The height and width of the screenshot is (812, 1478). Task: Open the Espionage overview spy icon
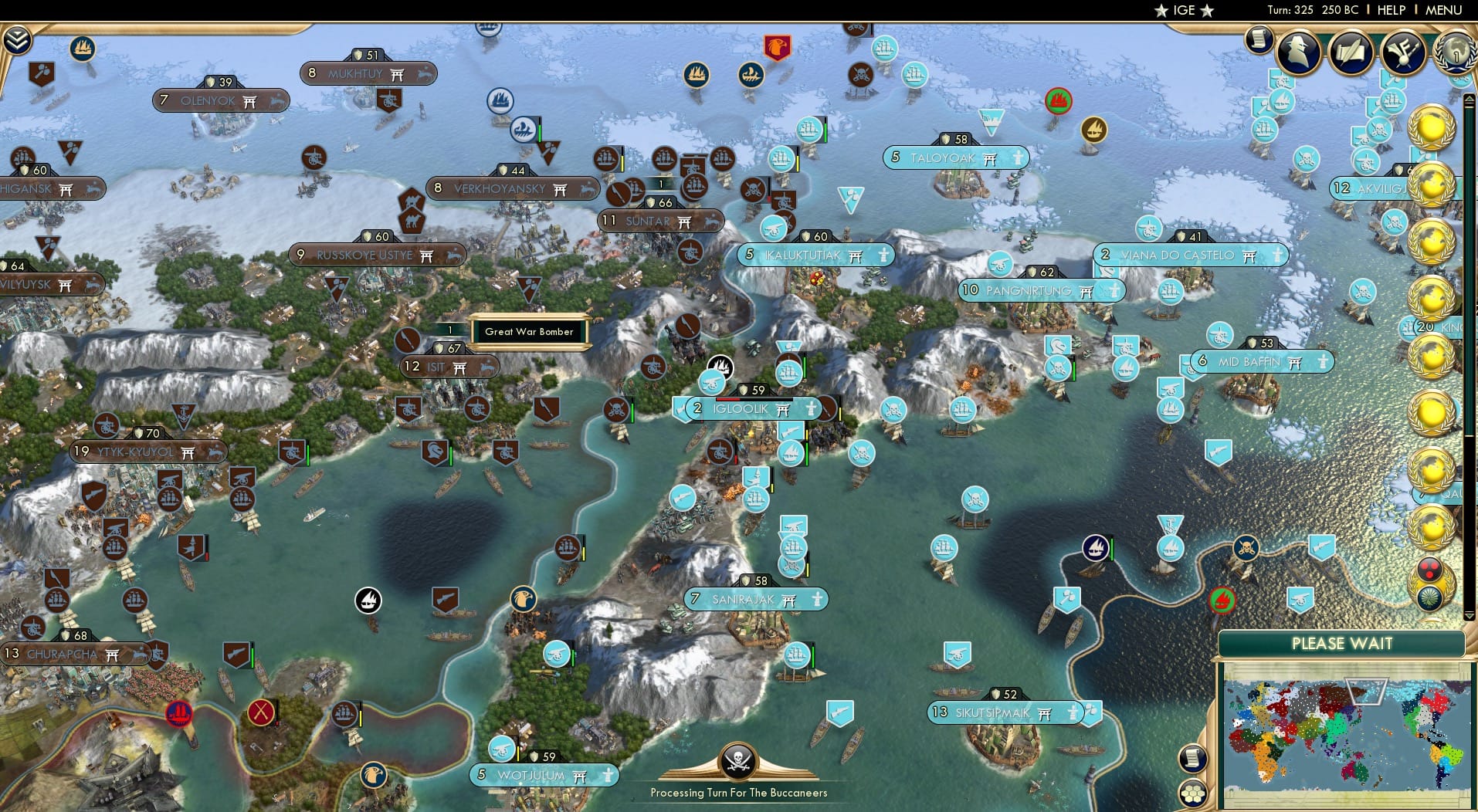1297,52
